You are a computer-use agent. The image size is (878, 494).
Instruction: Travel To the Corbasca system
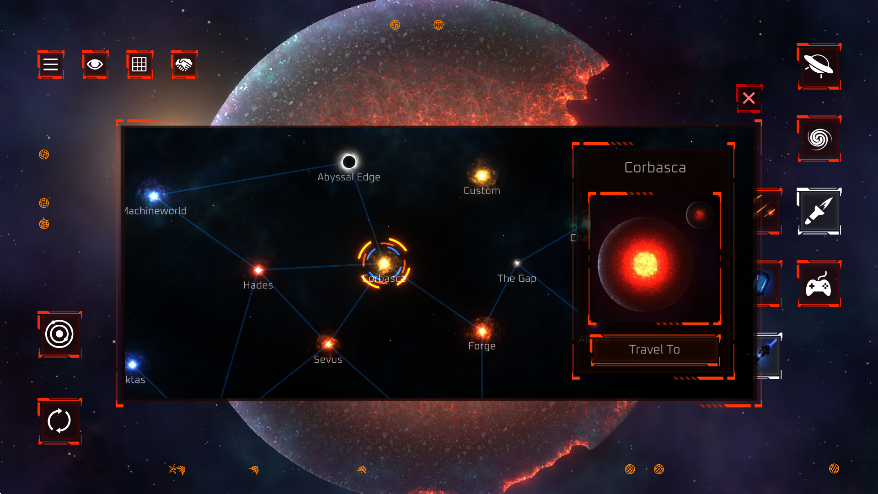[654, 349]
